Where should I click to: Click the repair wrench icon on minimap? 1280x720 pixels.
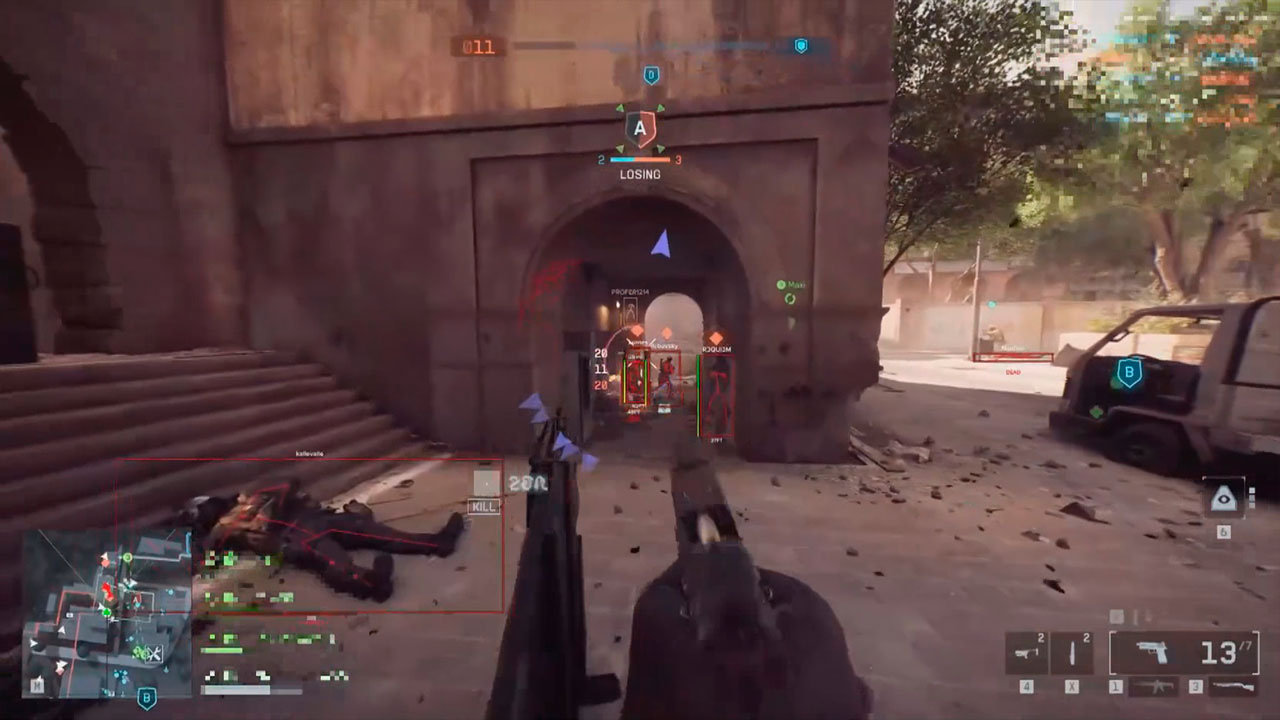(x=152, y=653)
